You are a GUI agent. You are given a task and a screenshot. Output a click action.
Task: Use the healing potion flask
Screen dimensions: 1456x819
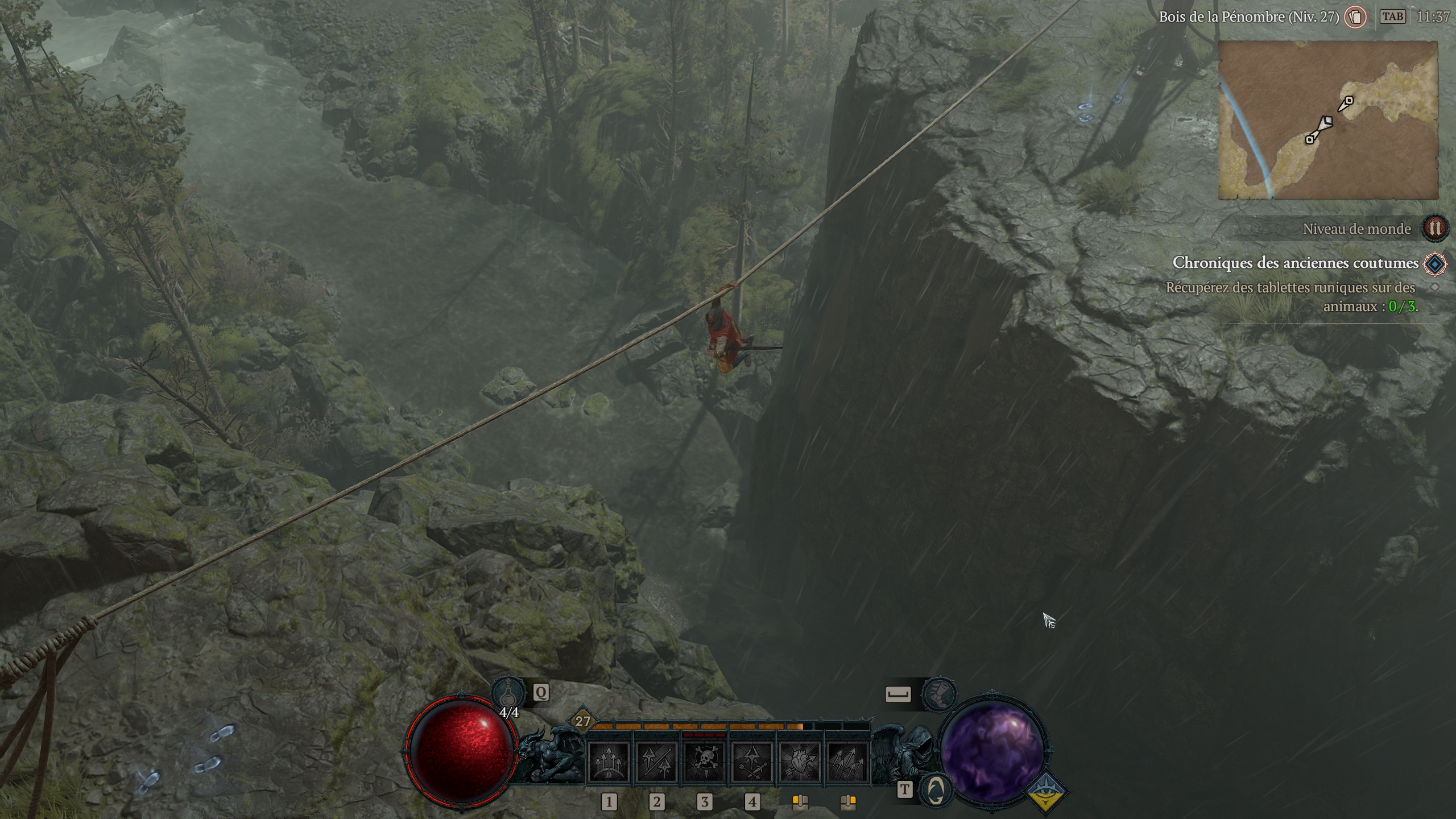pos(507,692)
